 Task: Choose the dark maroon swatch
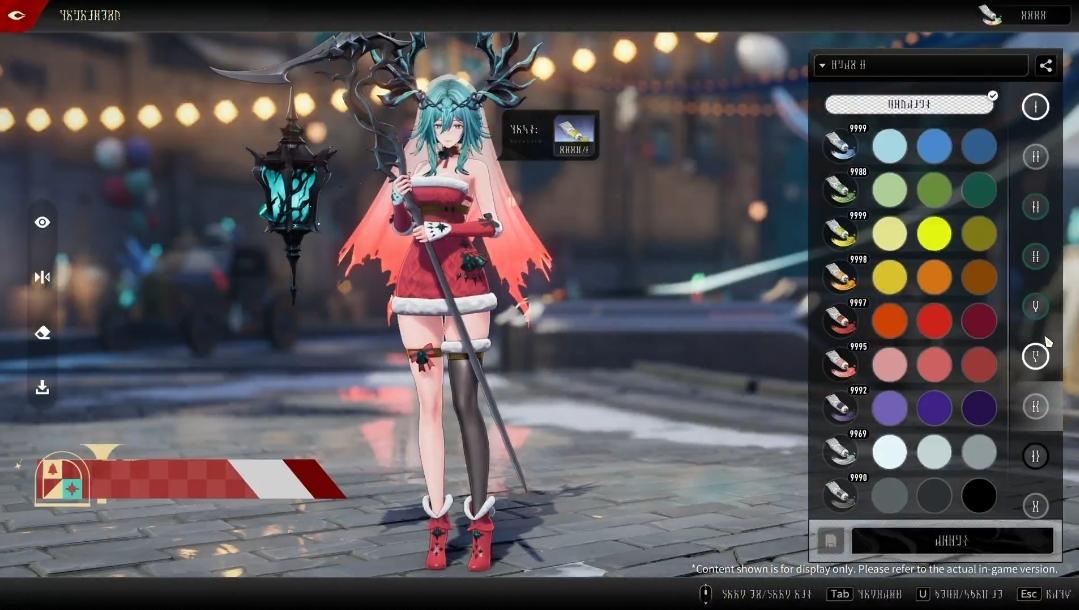tap(979, 321)
